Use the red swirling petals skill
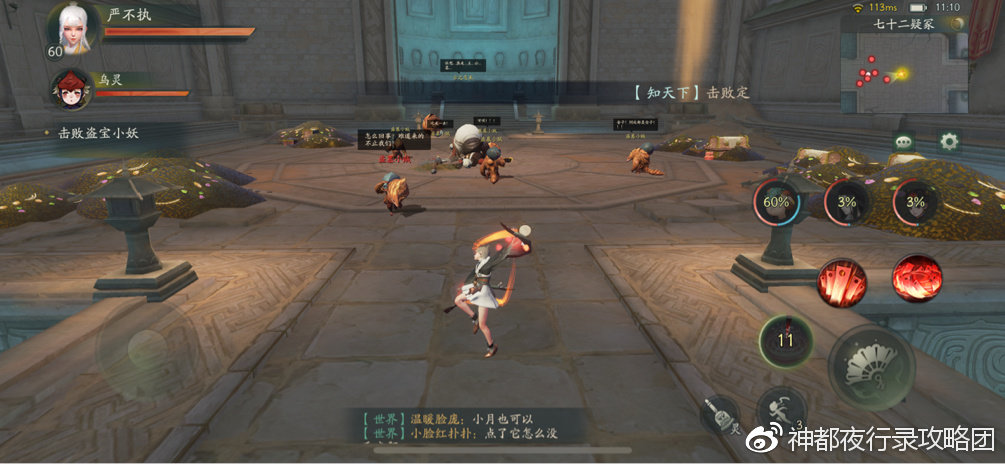The height and width of the screenshot is (464, 1005). [x=916, y=278]
